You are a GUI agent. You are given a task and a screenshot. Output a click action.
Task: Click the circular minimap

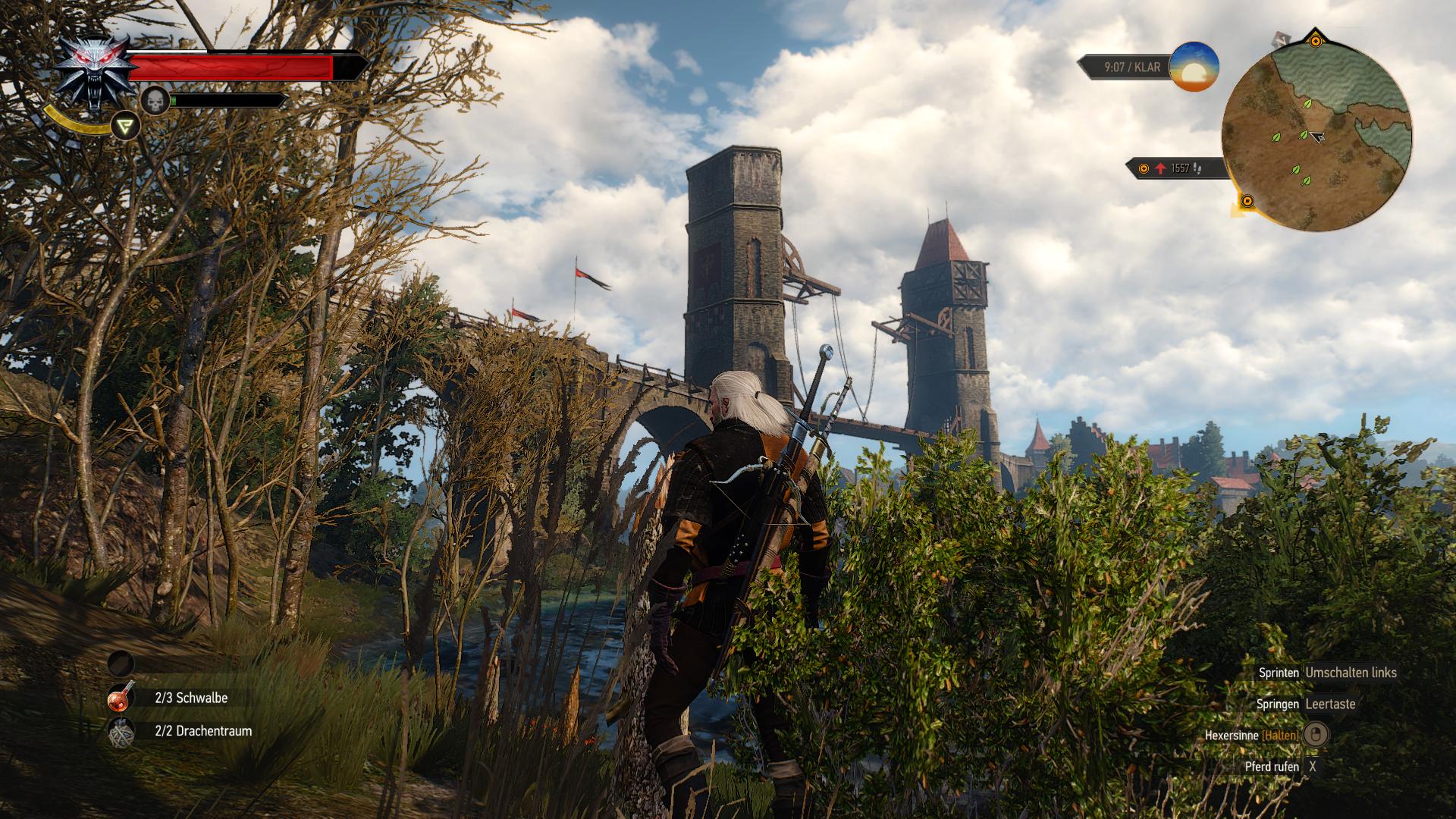point(1316,136)
